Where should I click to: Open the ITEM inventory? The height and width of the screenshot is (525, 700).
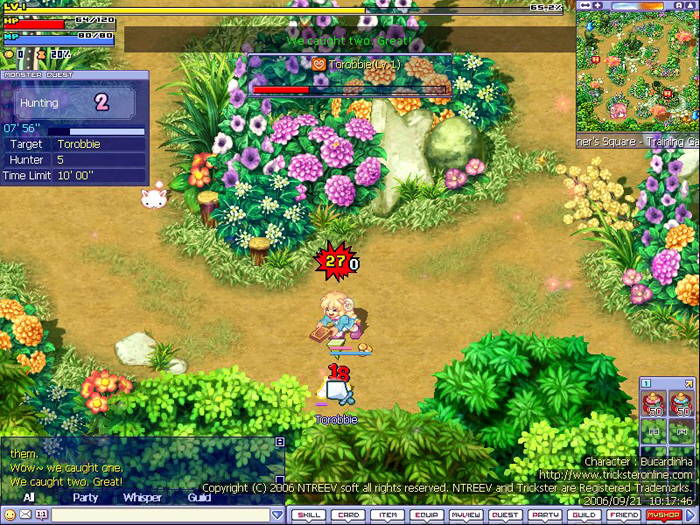(386, 515)
